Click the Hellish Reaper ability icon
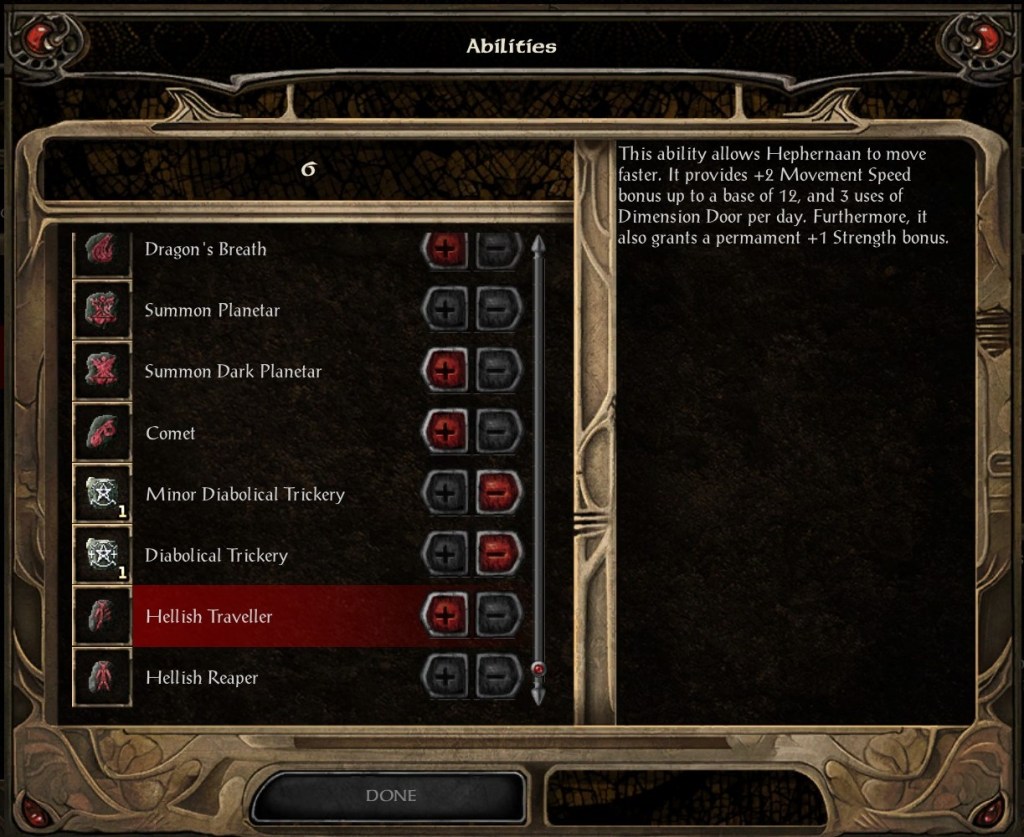The image size is (1024, 837). tap(103, 678)
